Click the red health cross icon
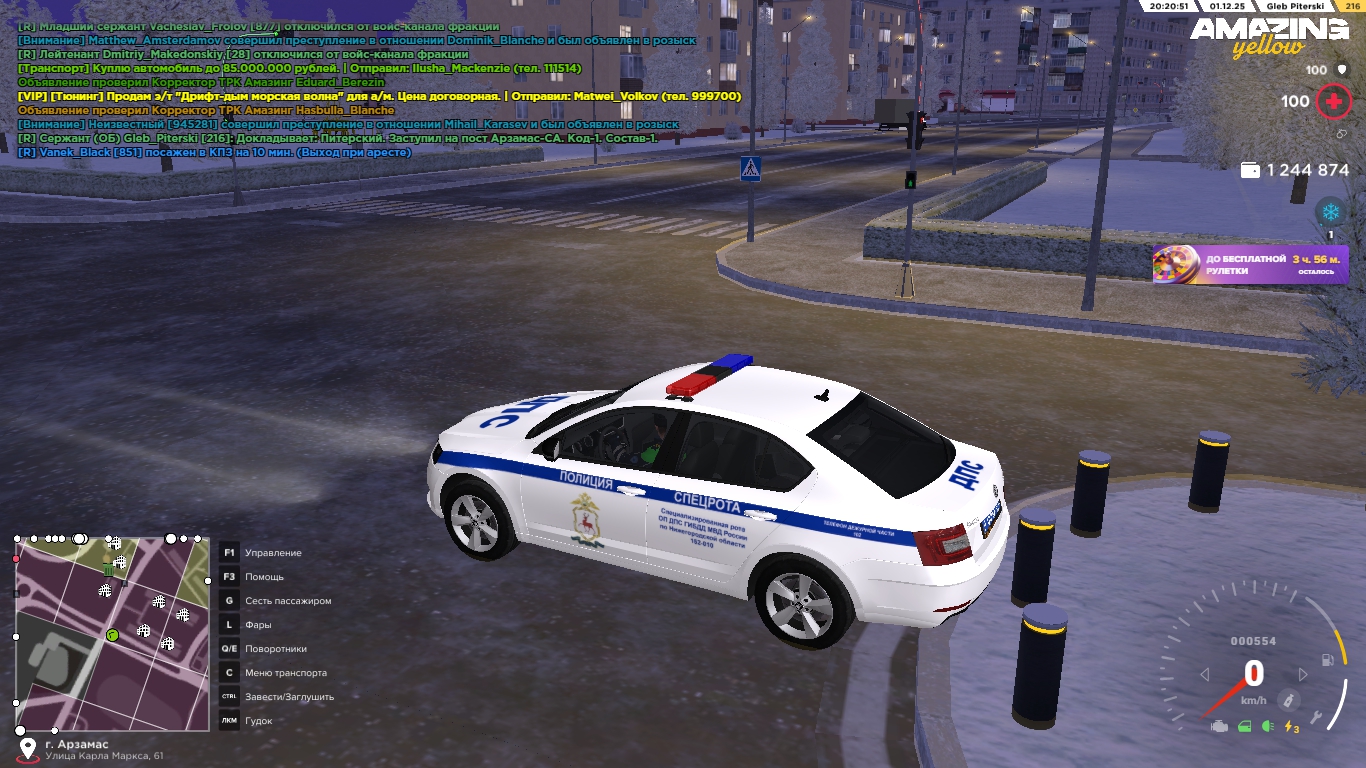 click(x=1332, y=101)
